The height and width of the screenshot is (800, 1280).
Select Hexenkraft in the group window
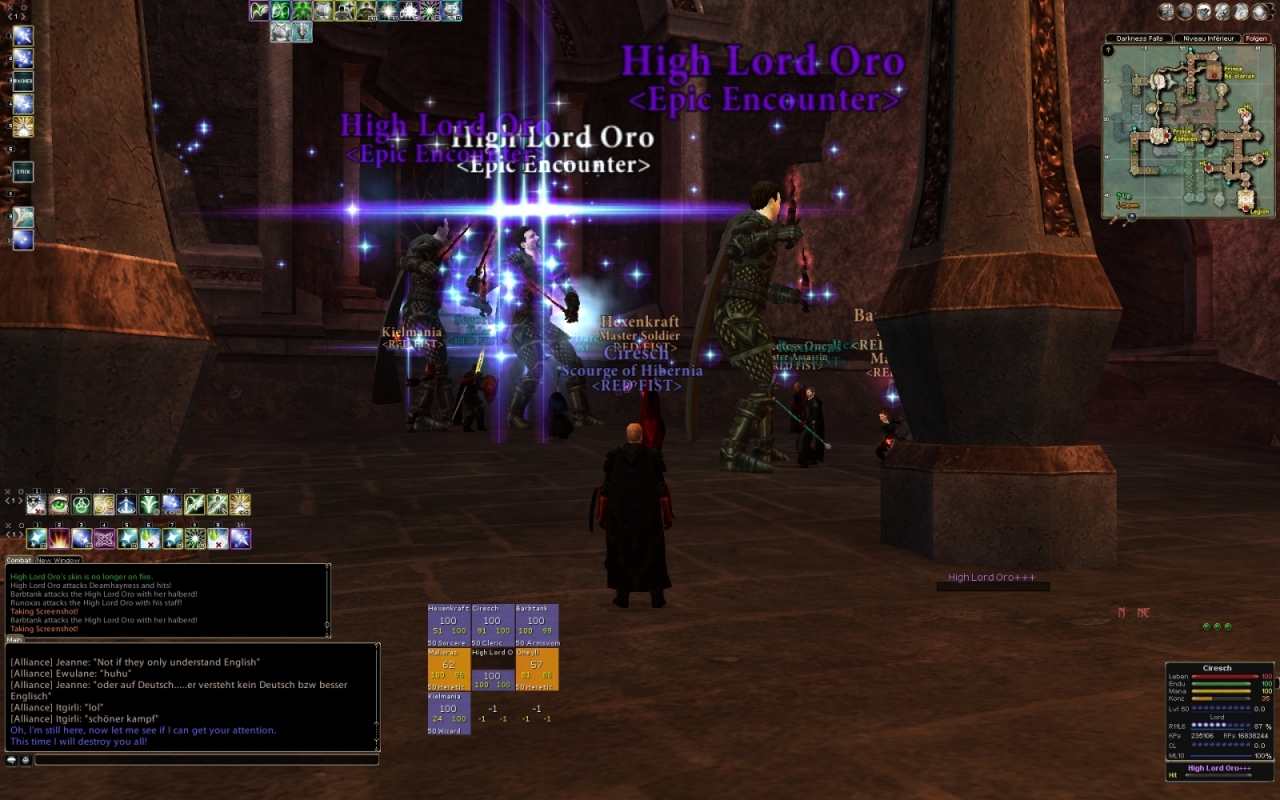(x=448, y=620)
